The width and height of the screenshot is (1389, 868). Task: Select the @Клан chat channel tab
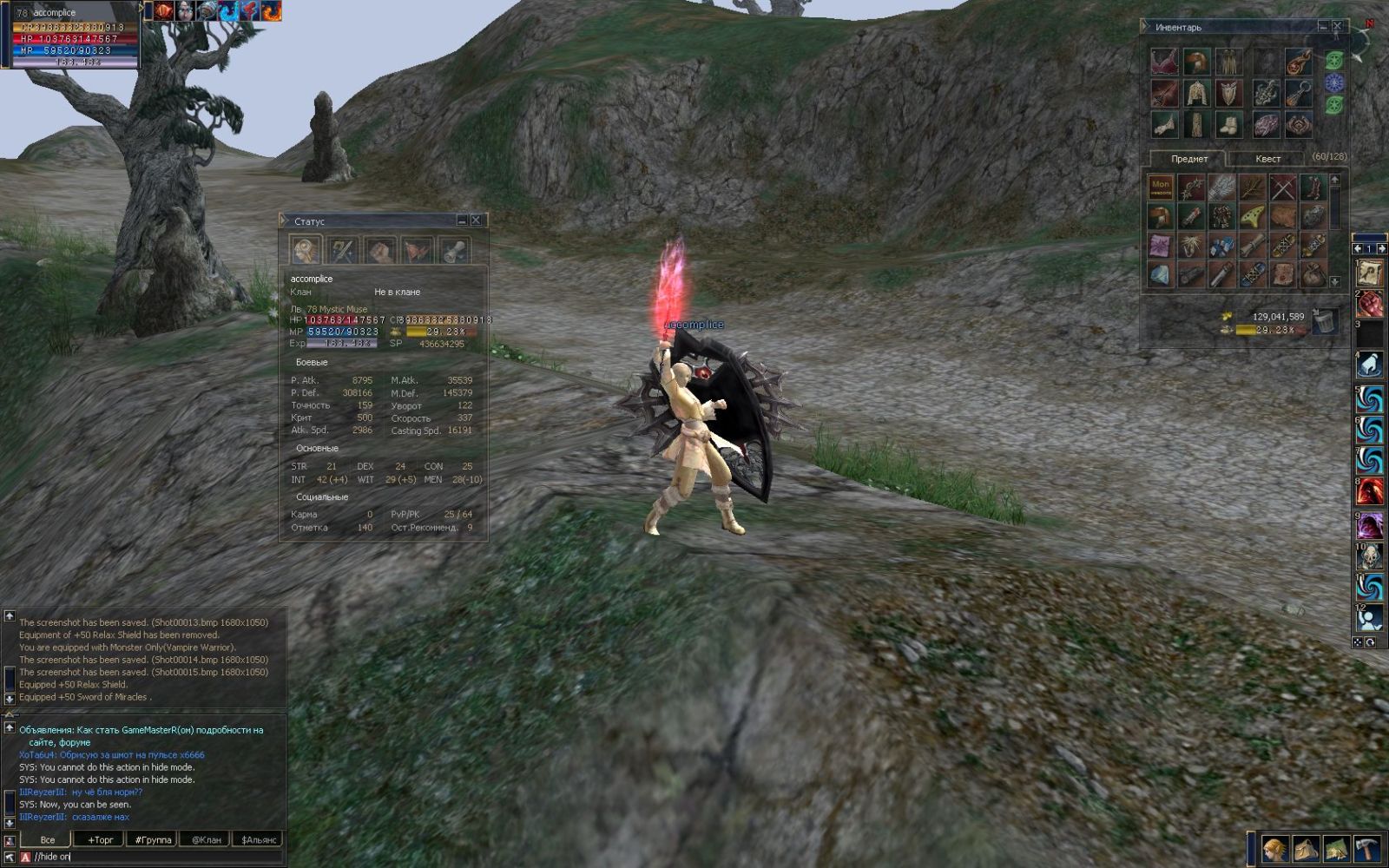click(x=206, y=839)
